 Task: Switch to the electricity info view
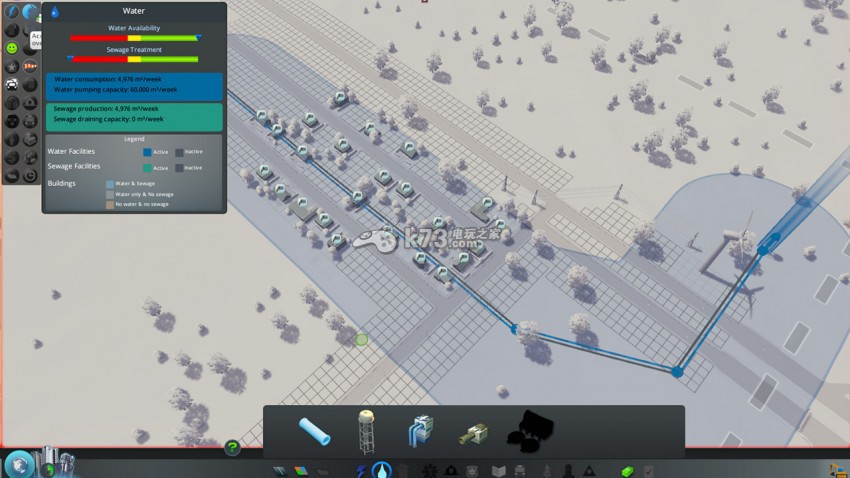point(13,12)
